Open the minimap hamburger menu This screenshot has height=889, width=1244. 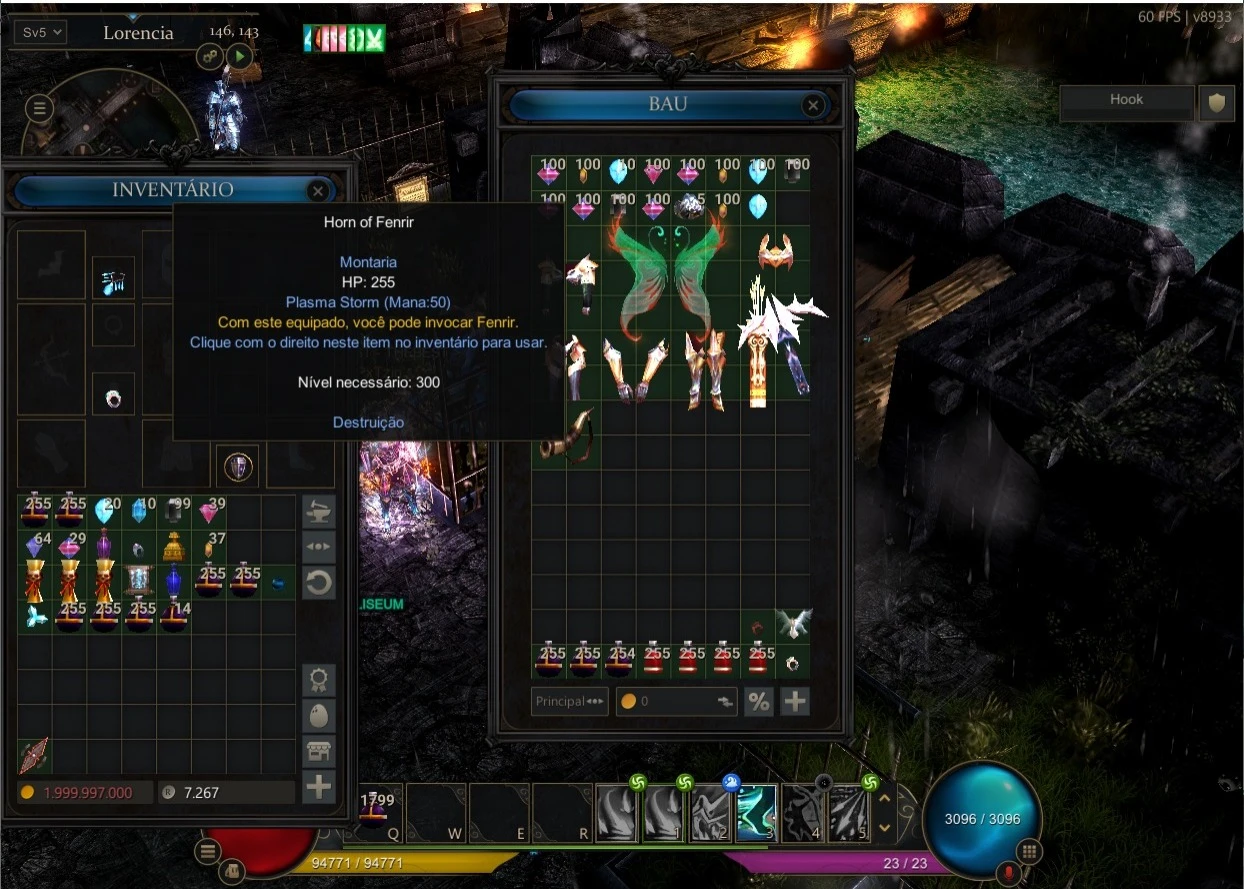(39, 108)
